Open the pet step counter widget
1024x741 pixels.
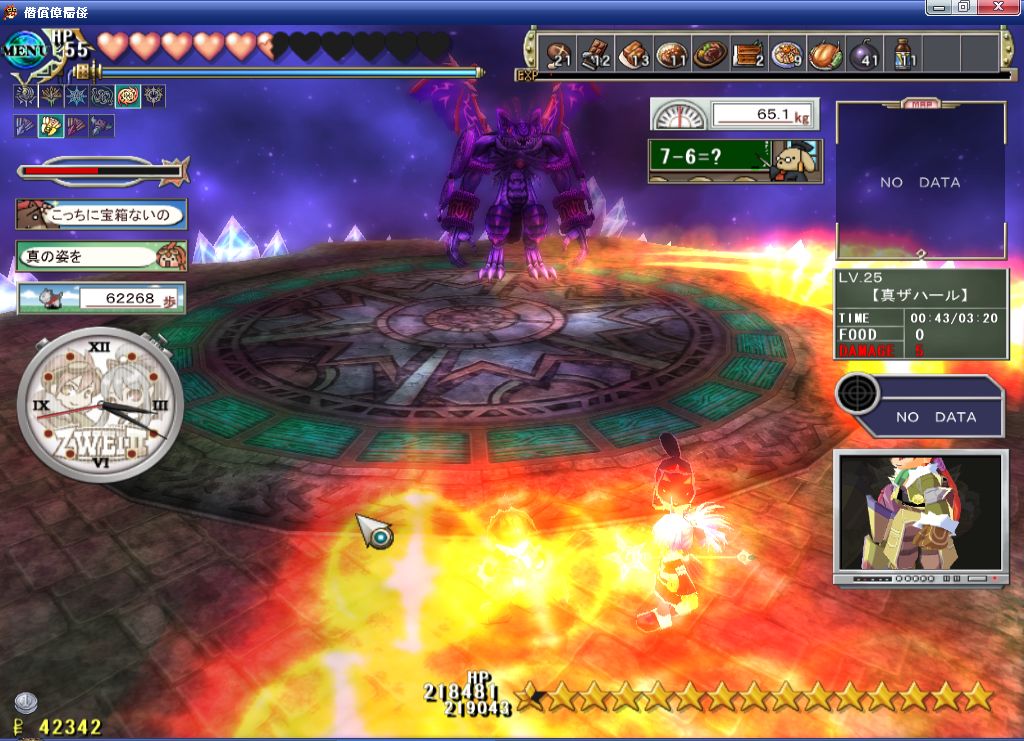101,298
